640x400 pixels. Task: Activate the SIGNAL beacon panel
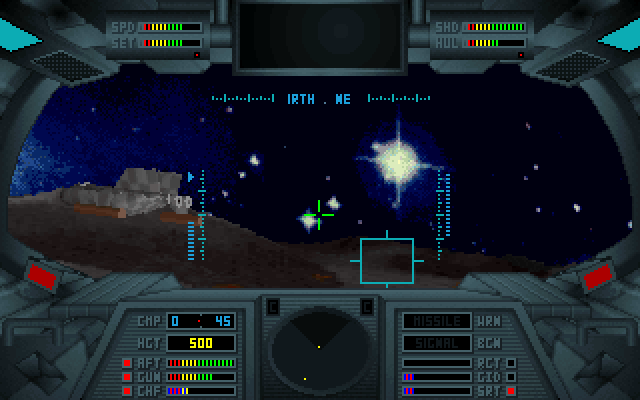tap(437, 342)
